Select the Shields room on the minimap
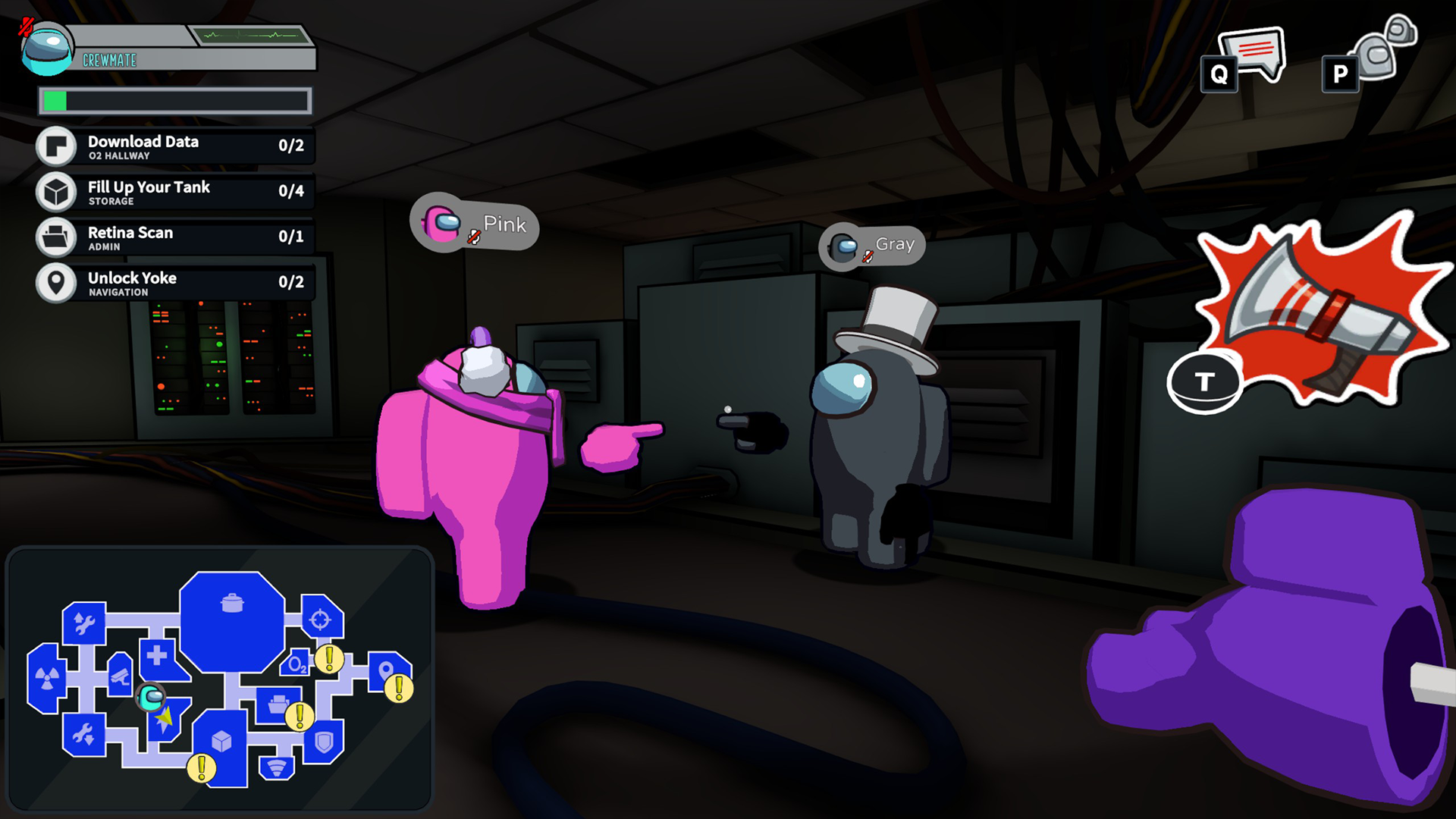The image size is (1456, 819). (x=325, y=741)
